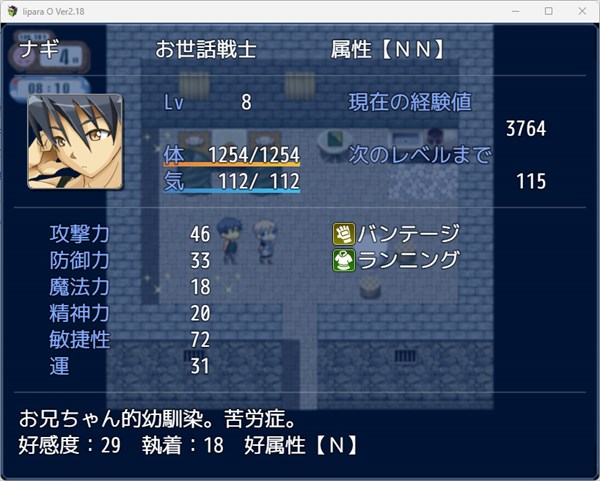The height and width of the screenshot is (481, 600).
Task: Select Nagi's character portrait
Action: 75,141
